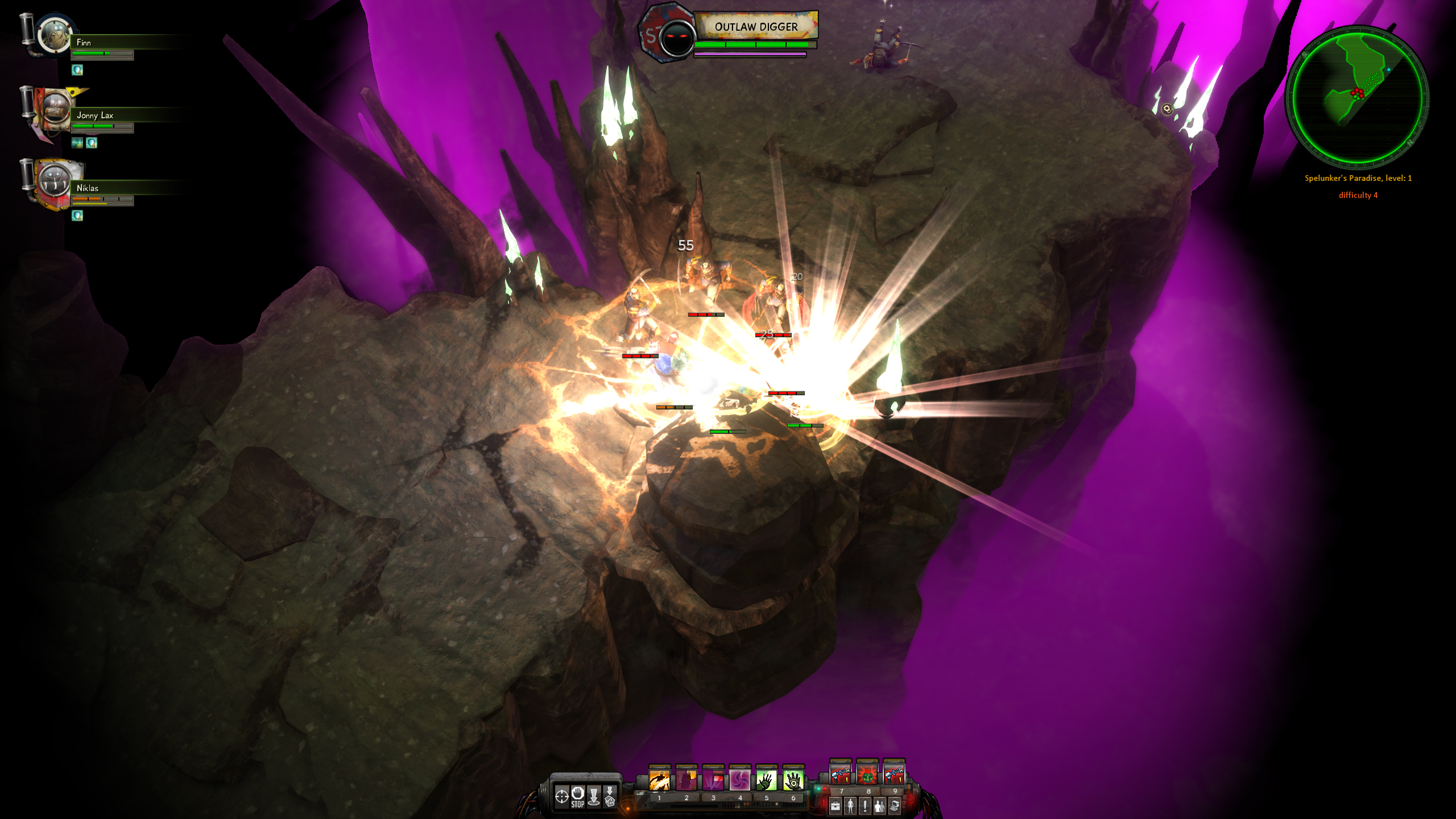Trigger the purple vortex ability in slot 4
This screenshot has width=1456, height=819.
click(x=740, y=780)
